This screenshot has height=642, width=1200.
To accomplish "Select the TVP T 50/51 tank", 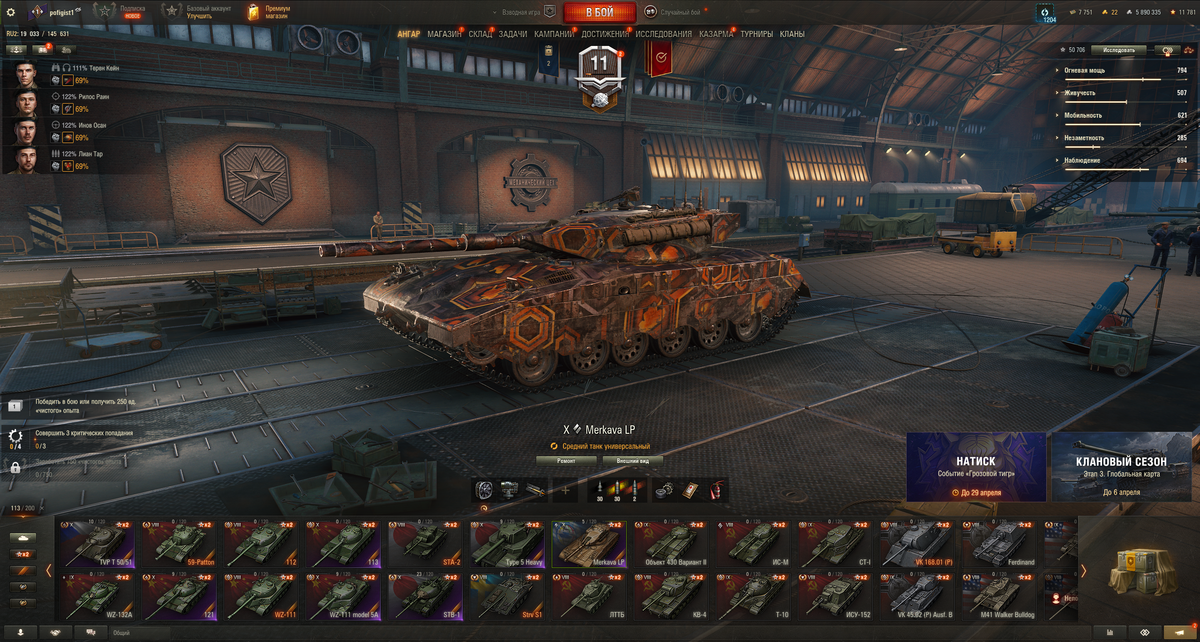I will (x=97, y=543).
